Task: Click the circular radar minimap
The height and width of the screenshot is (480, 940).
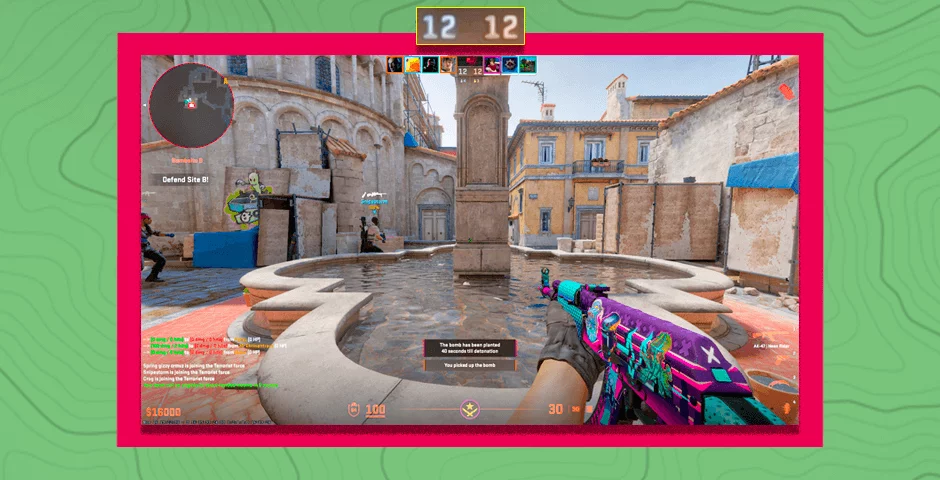Action: (x=192, y=105)
